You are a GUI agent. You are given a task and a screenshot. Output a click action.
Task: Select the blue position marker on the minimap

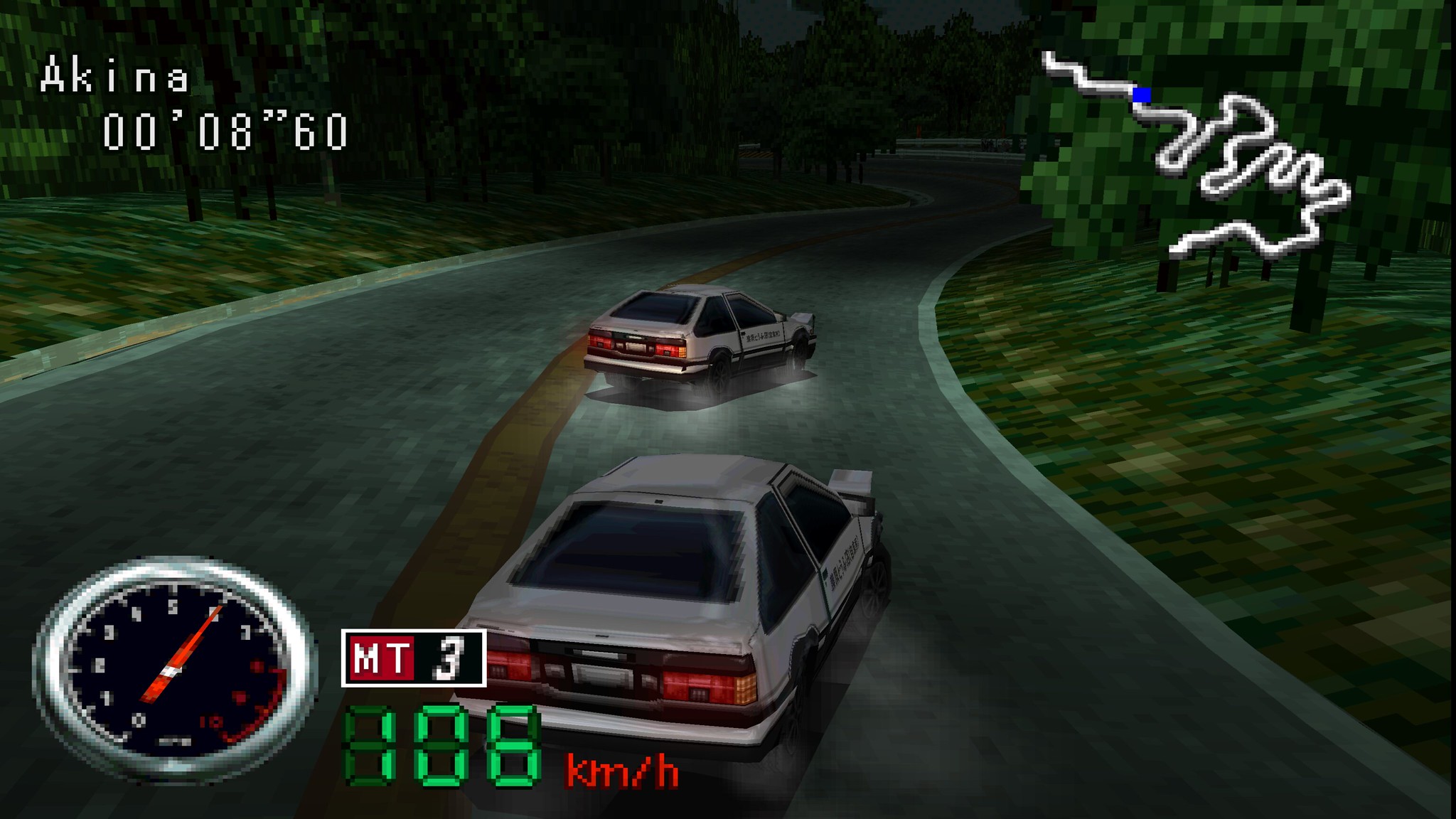1142,95
